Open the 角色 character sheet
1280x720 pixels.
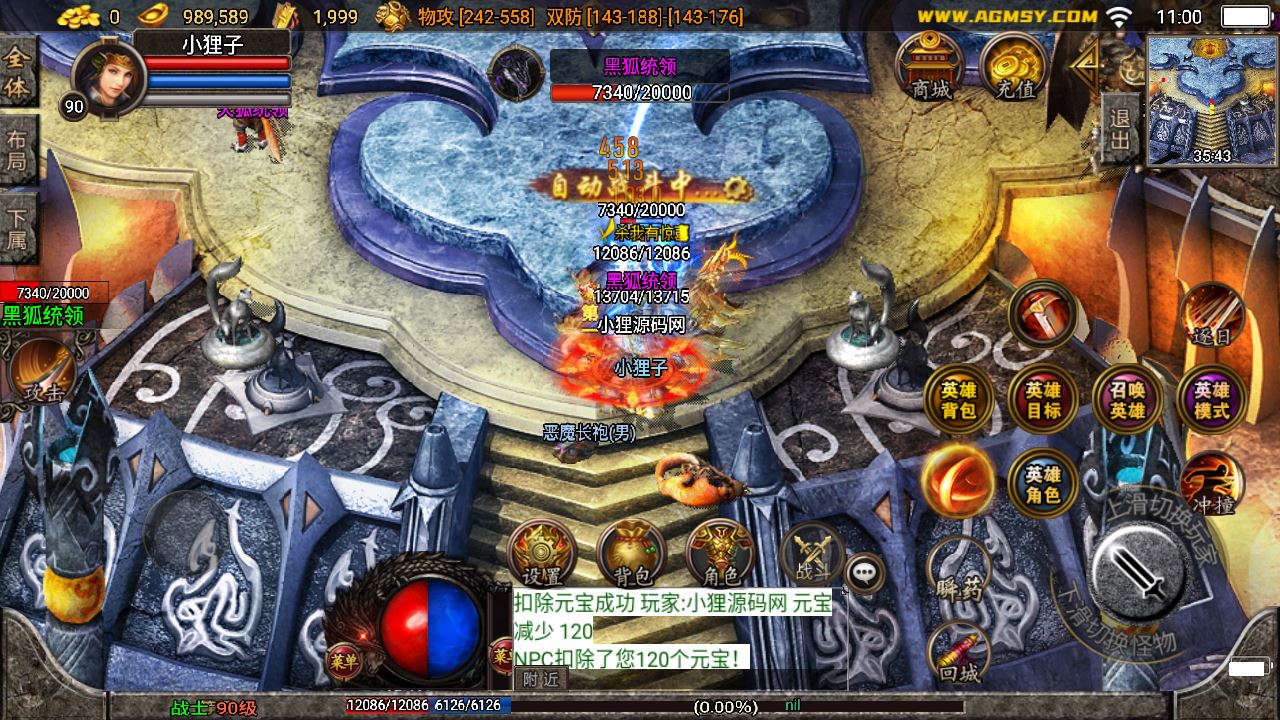click(x=720, y=553)
